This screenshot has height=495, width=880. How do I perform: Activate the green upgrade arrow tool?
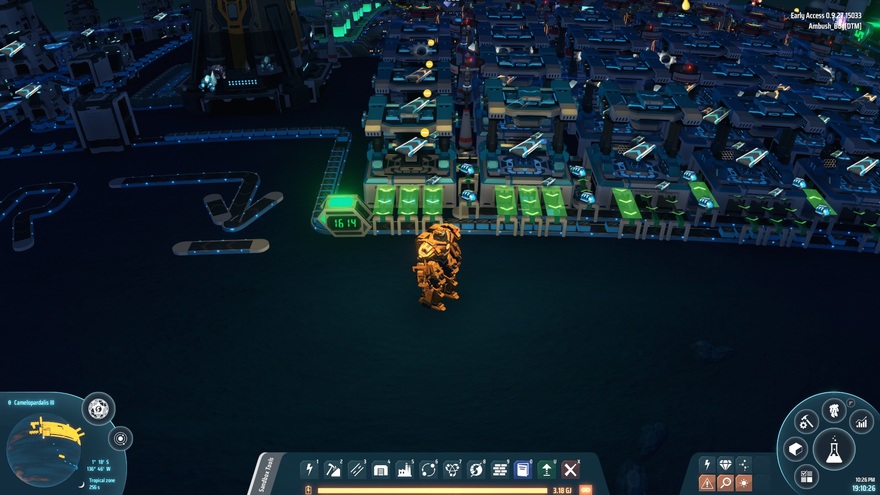coord(547,469)
